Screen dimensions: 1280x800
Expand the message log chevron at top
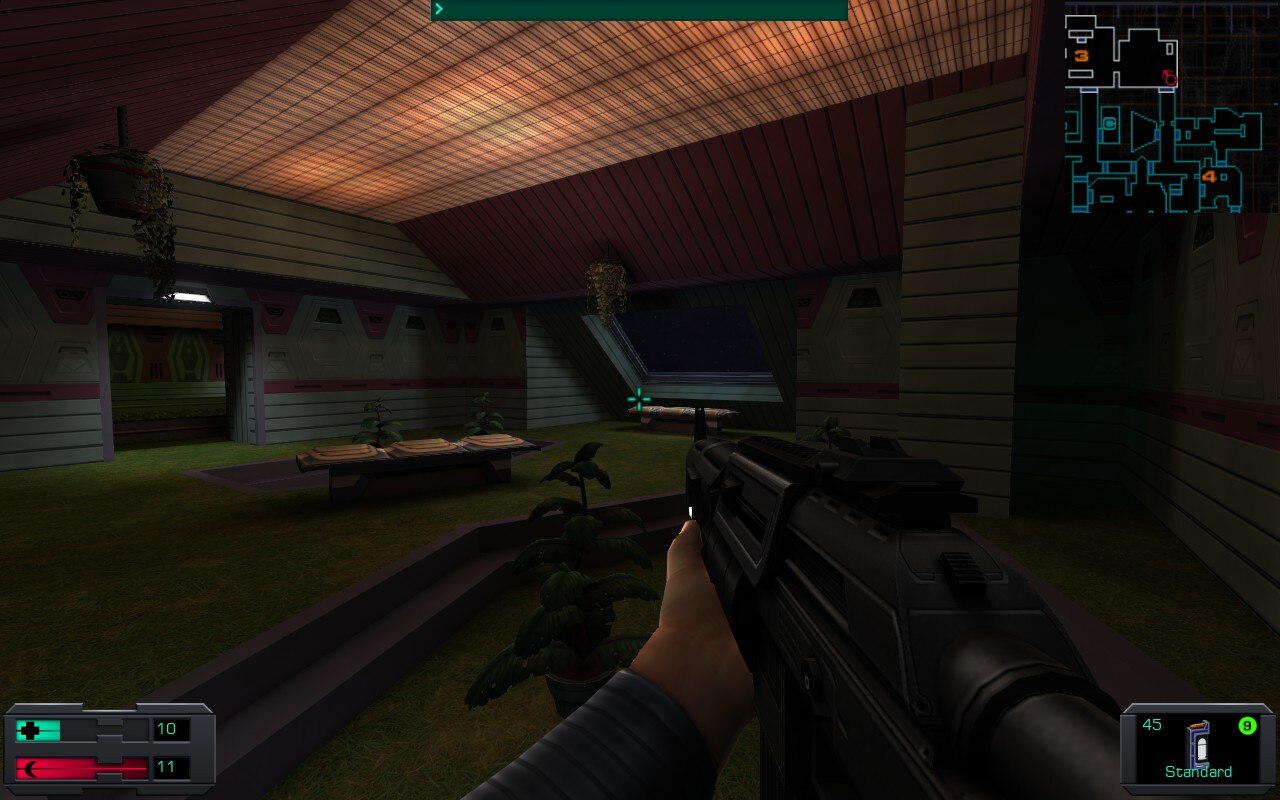(x=437, y=8)
